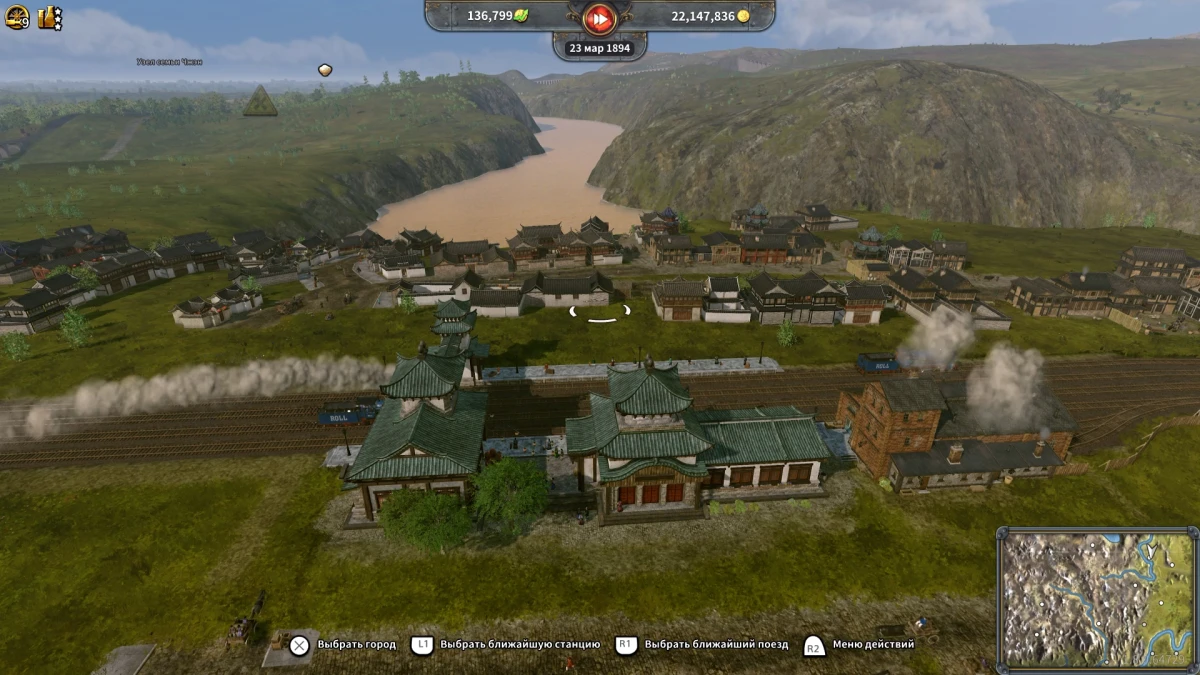
Task: Select the white resource marker above the hill
Action: [x=325, y=70]
